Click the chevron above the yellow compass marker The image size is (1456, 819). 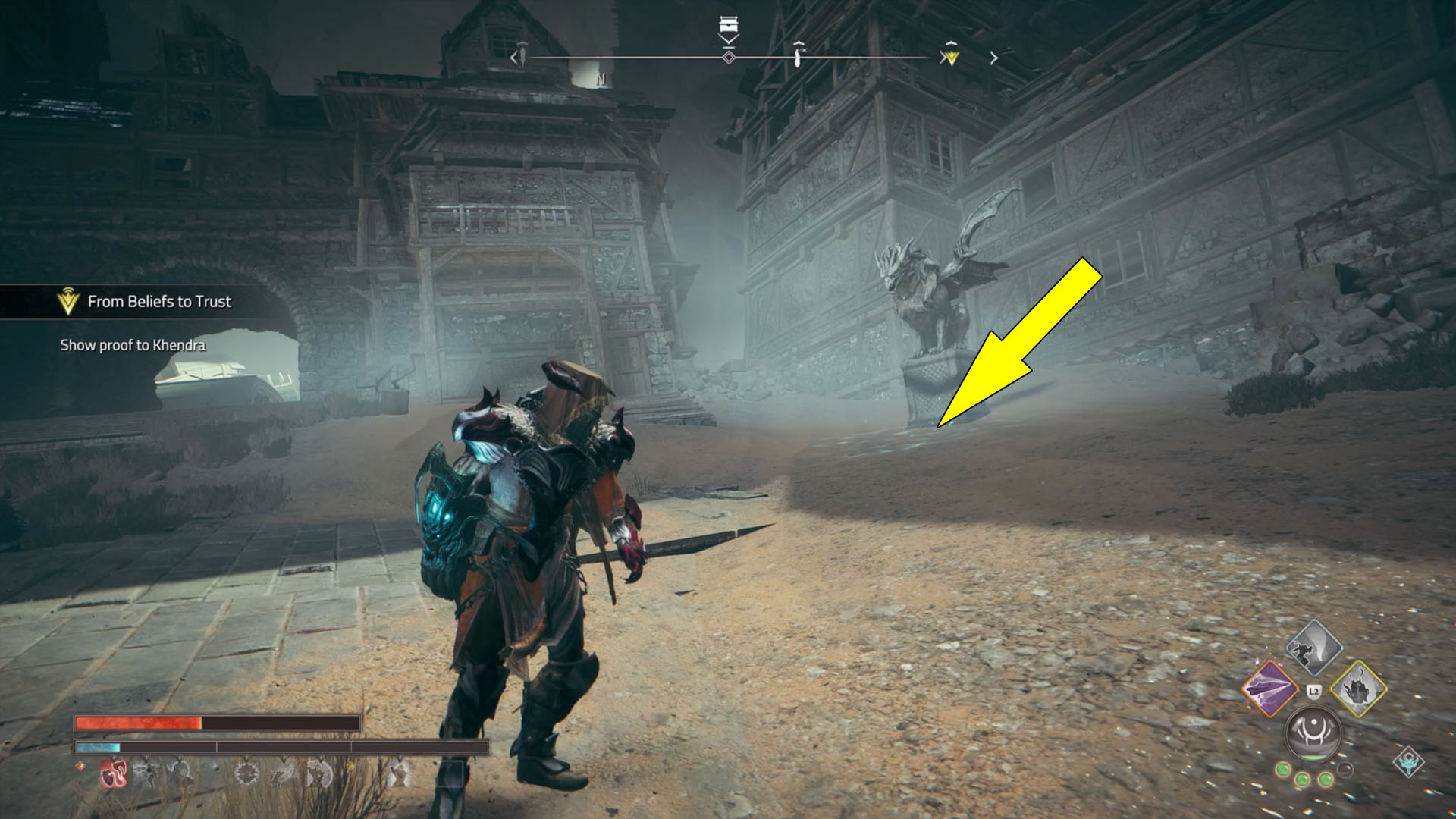click(950, 44)
